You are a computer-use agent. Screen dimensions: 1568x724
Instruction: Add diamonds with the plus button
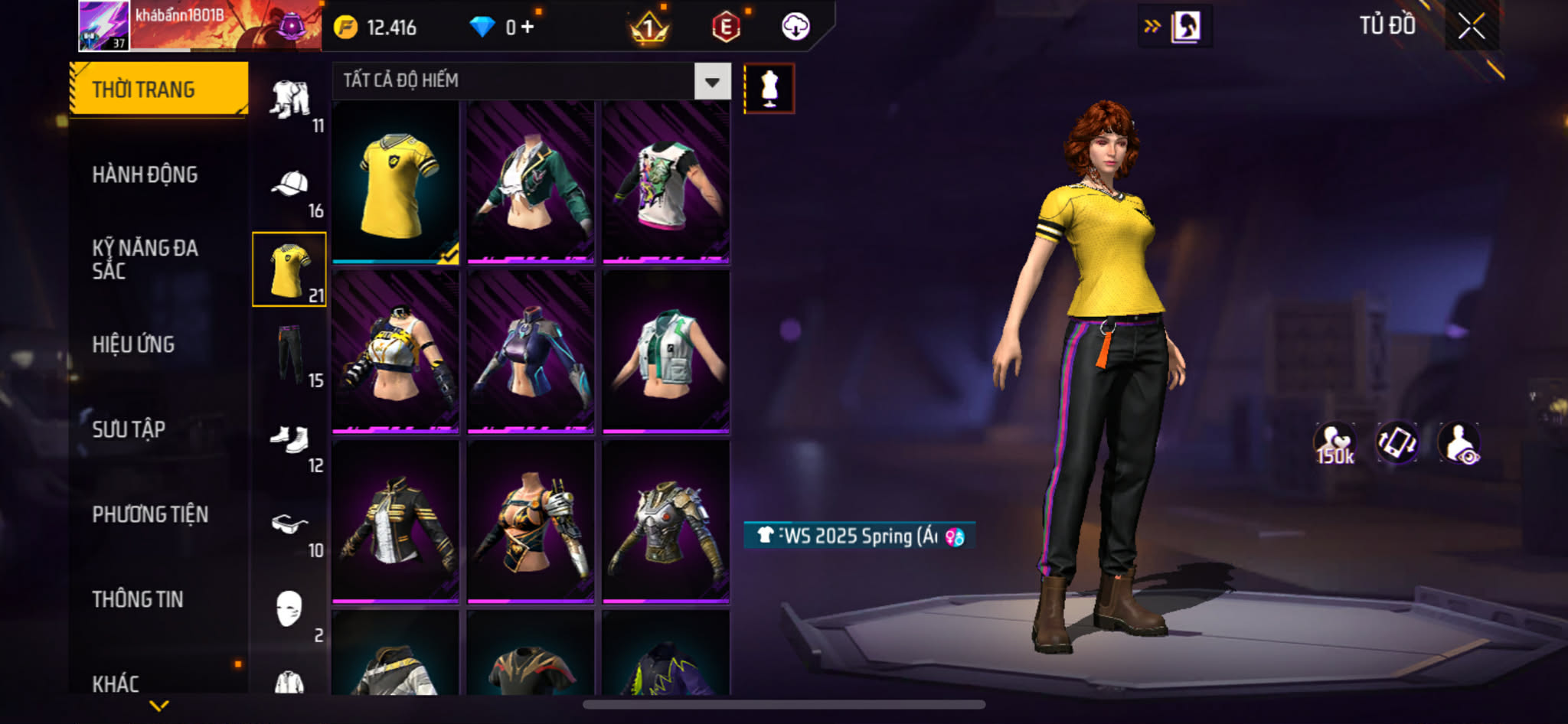click(528, 28)
